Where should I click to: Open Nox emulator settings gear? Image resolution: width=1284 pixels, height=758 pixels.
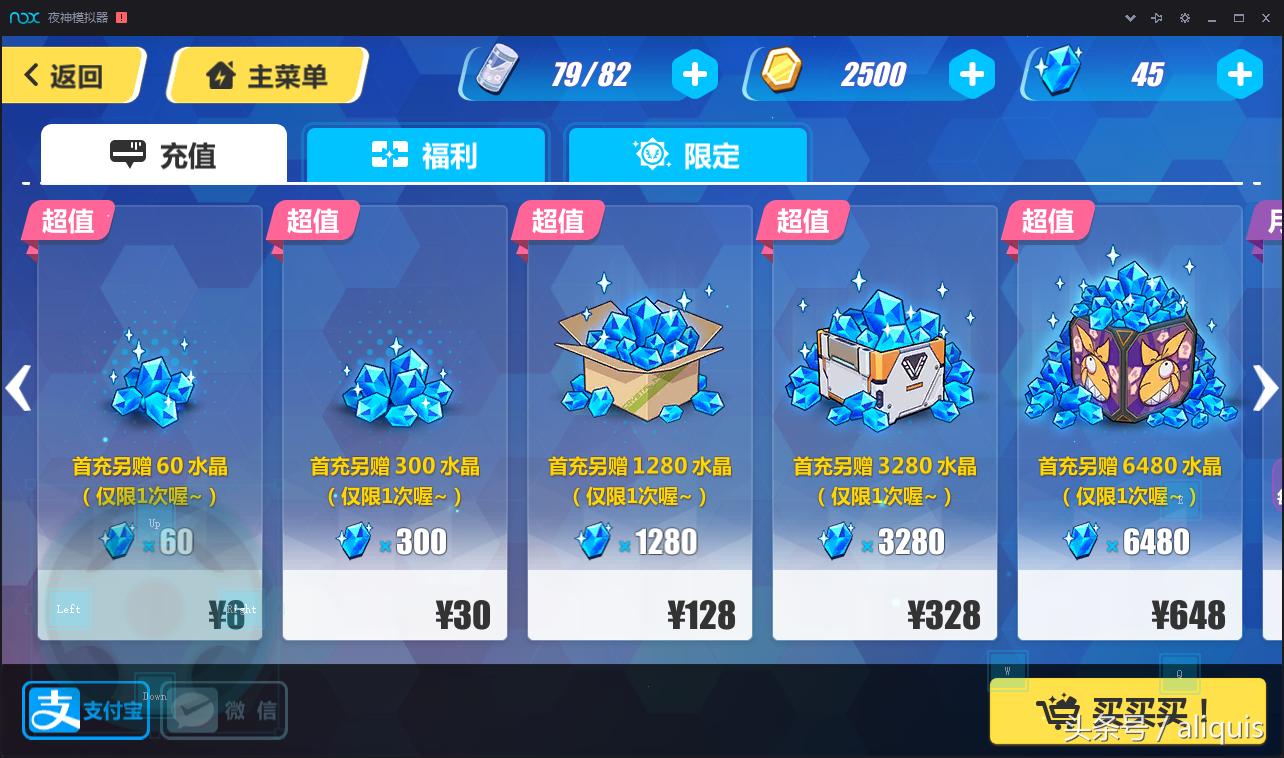[1184, 17]
